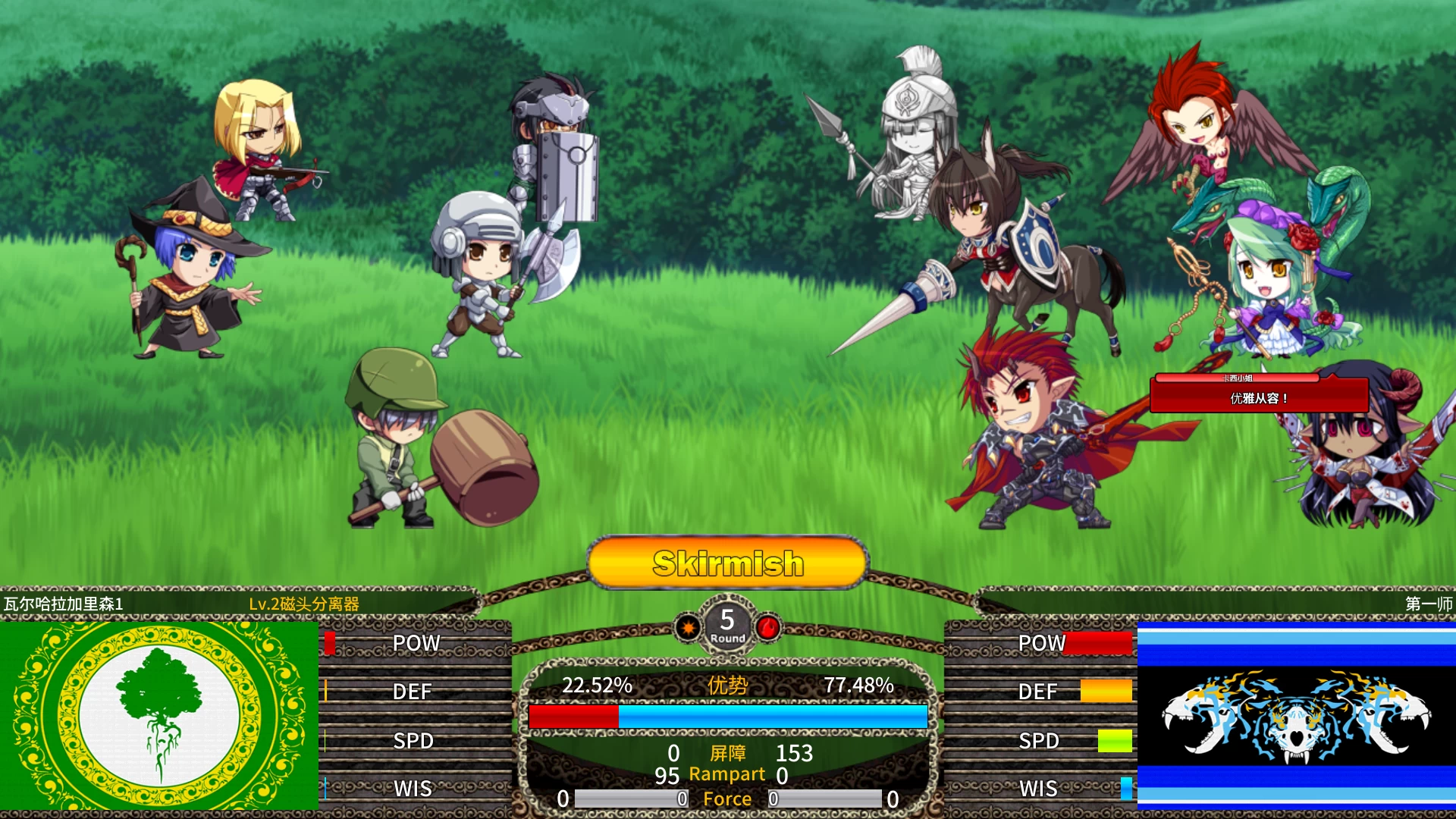Click the red POW stat marker on left panel
The image size is (1456, 819).
tap(328, 643)
